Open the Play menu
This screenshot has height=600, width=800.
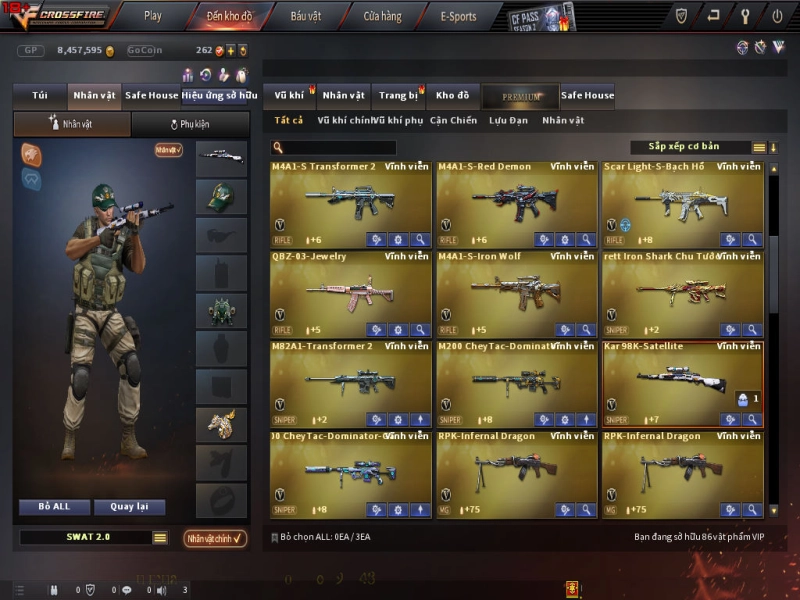(152, 16)
